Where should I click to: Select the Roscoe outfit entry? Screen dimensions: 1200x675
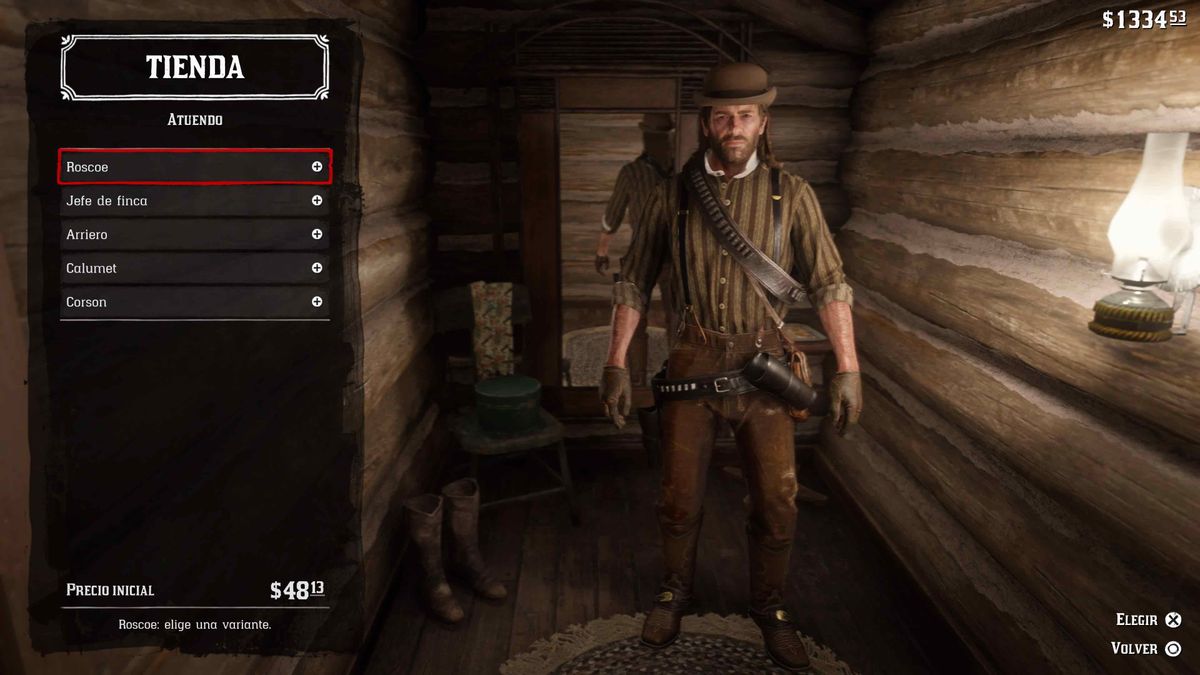click(194, 167)
